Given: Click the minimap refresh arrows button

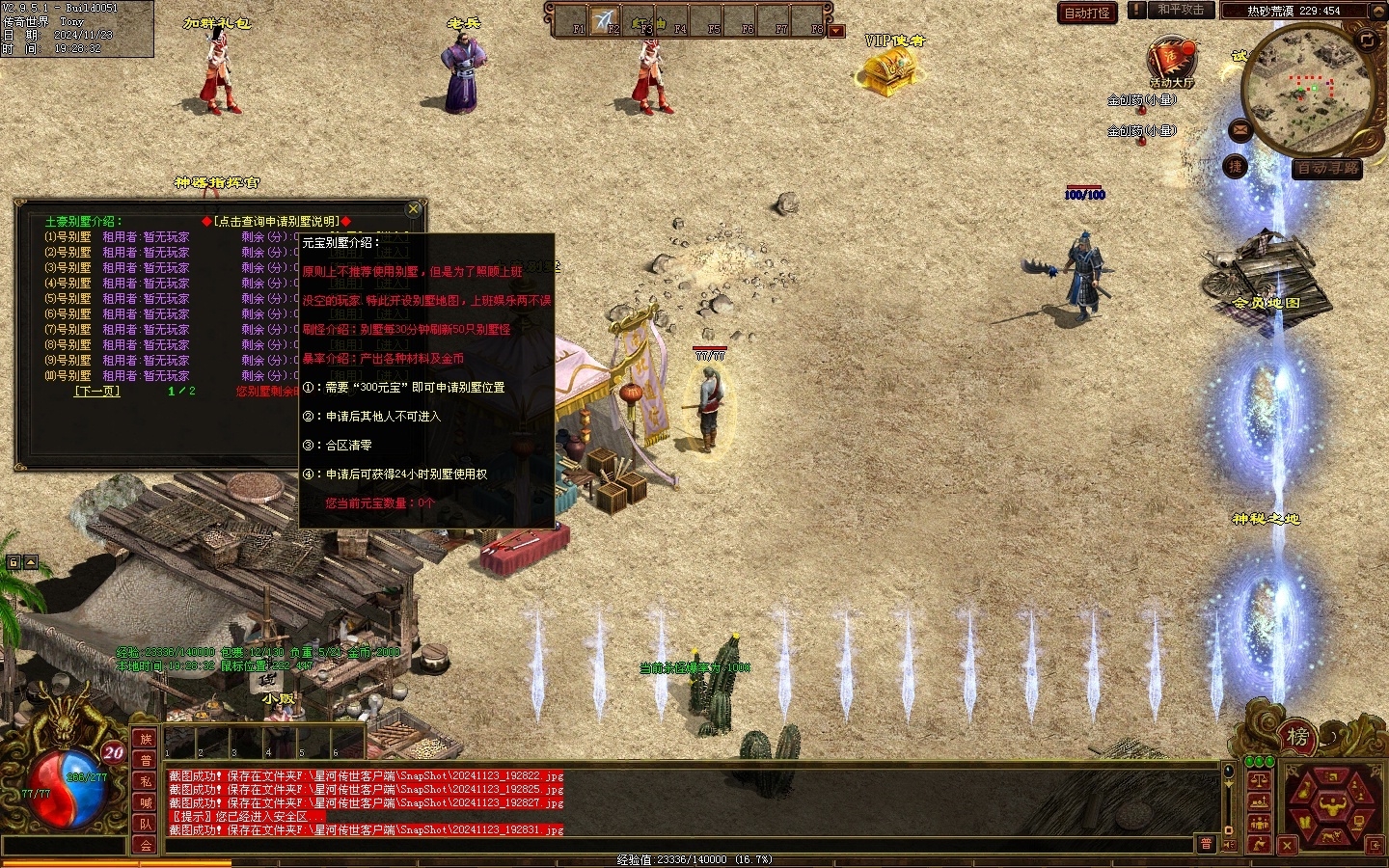Looking at the screenshot, I should [x=1367, y=40].
